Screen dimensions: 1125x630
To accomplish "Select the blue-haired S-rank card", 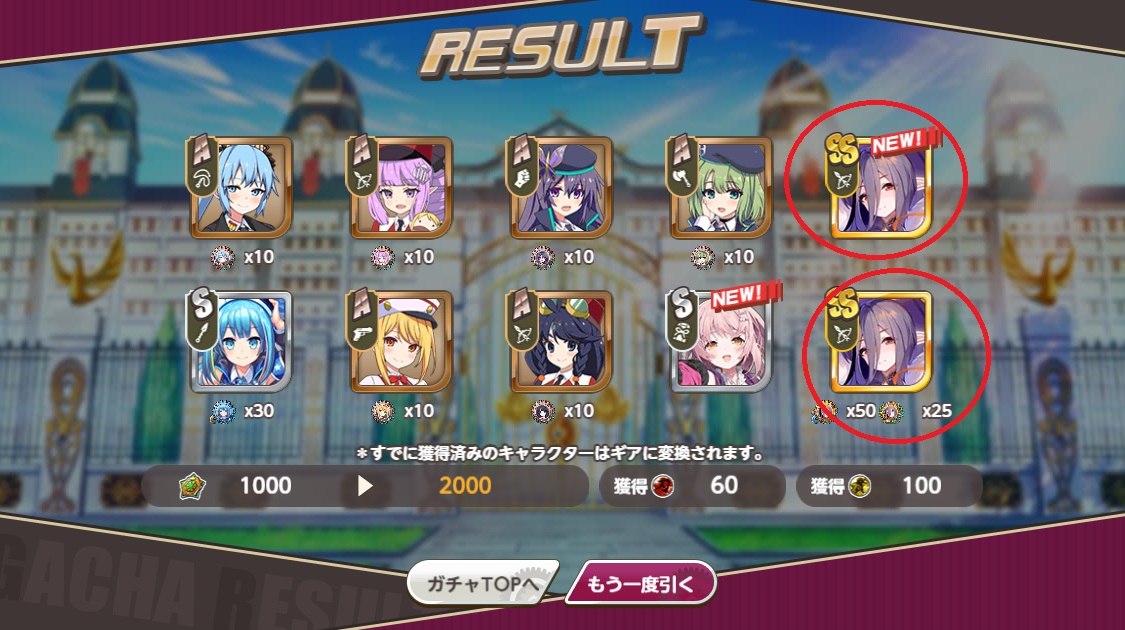I will [241, 342].
